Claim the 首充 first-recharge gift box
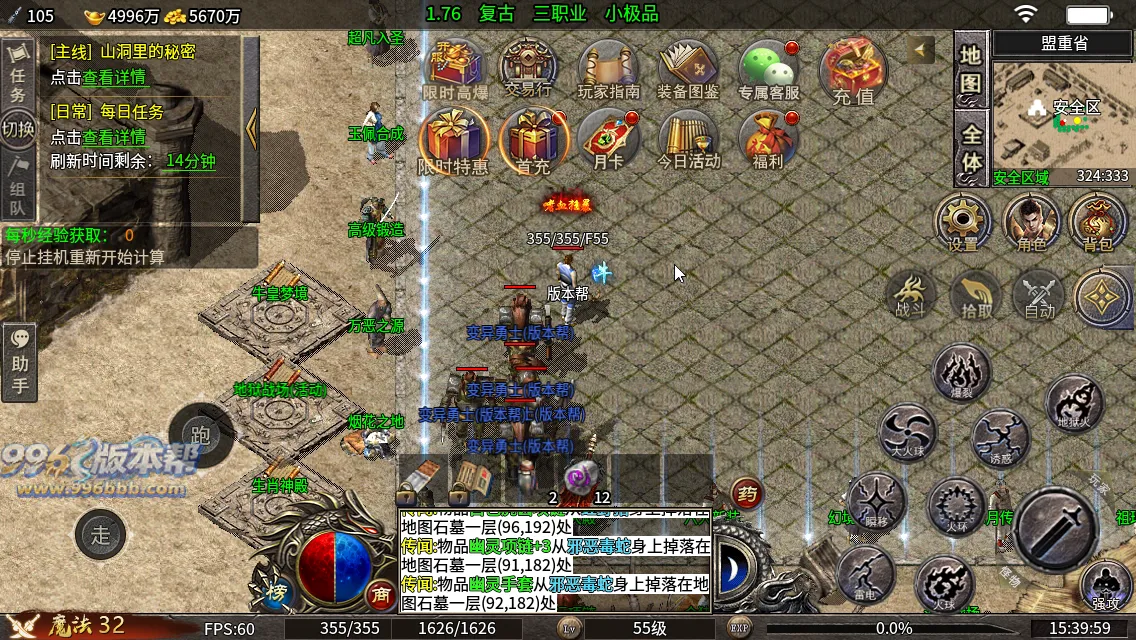The image size is (1136, 640). tap(532, 140)
